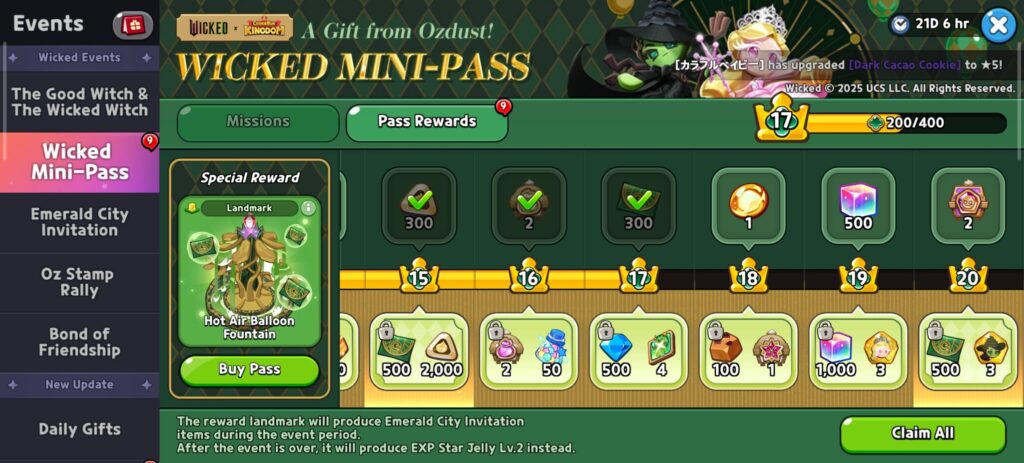Go to the Oz Stamp Rally event
Viewport: 1024px width, 463px height.
coord(78,282)
